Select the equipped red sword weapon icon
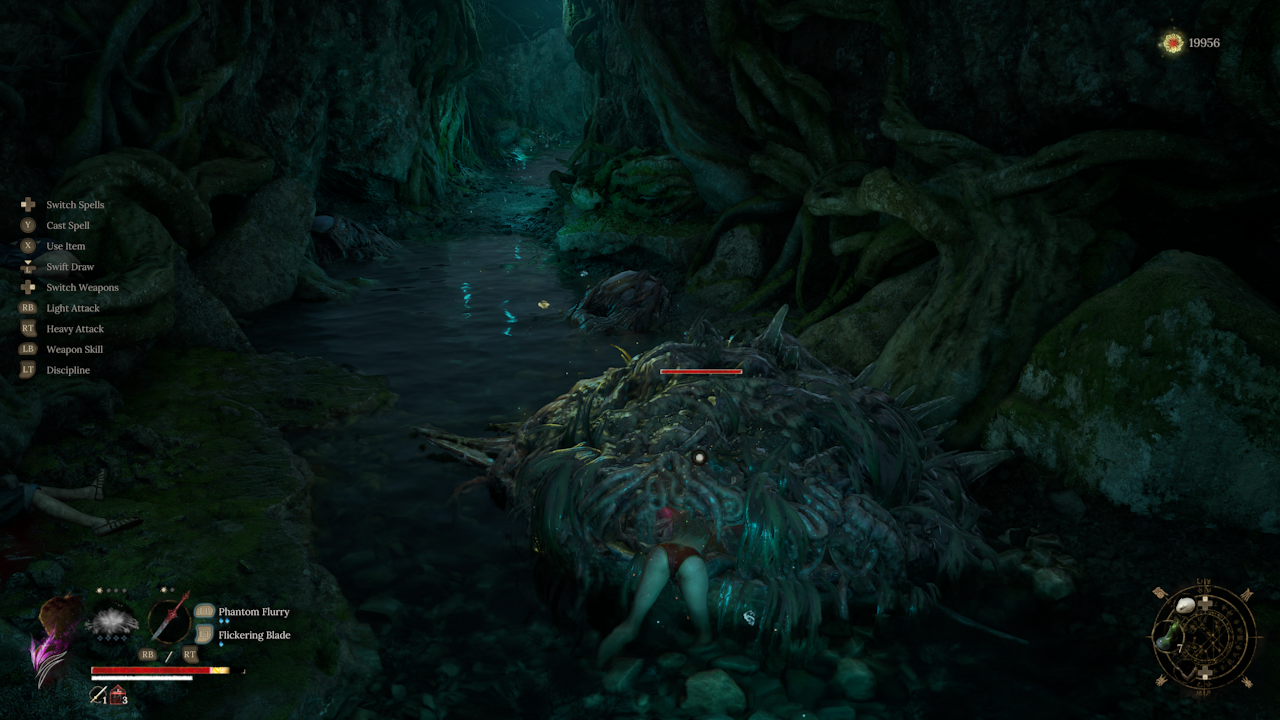 170,620
